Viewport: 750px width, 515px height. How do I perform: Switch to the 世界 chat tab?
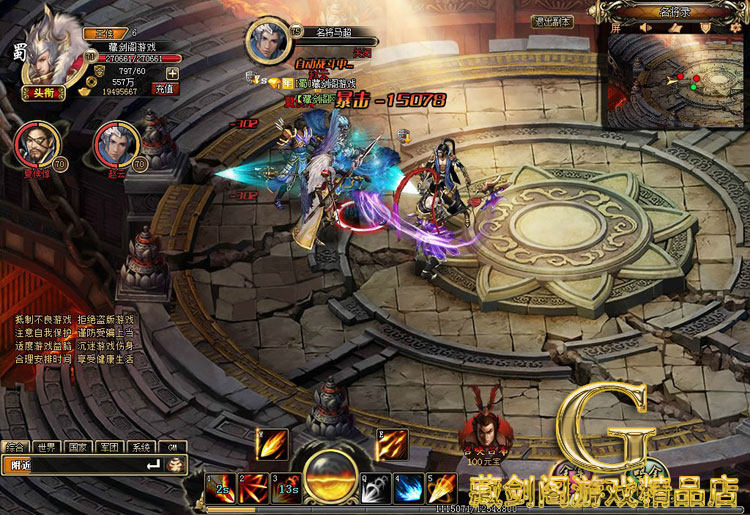click(45, 447)
